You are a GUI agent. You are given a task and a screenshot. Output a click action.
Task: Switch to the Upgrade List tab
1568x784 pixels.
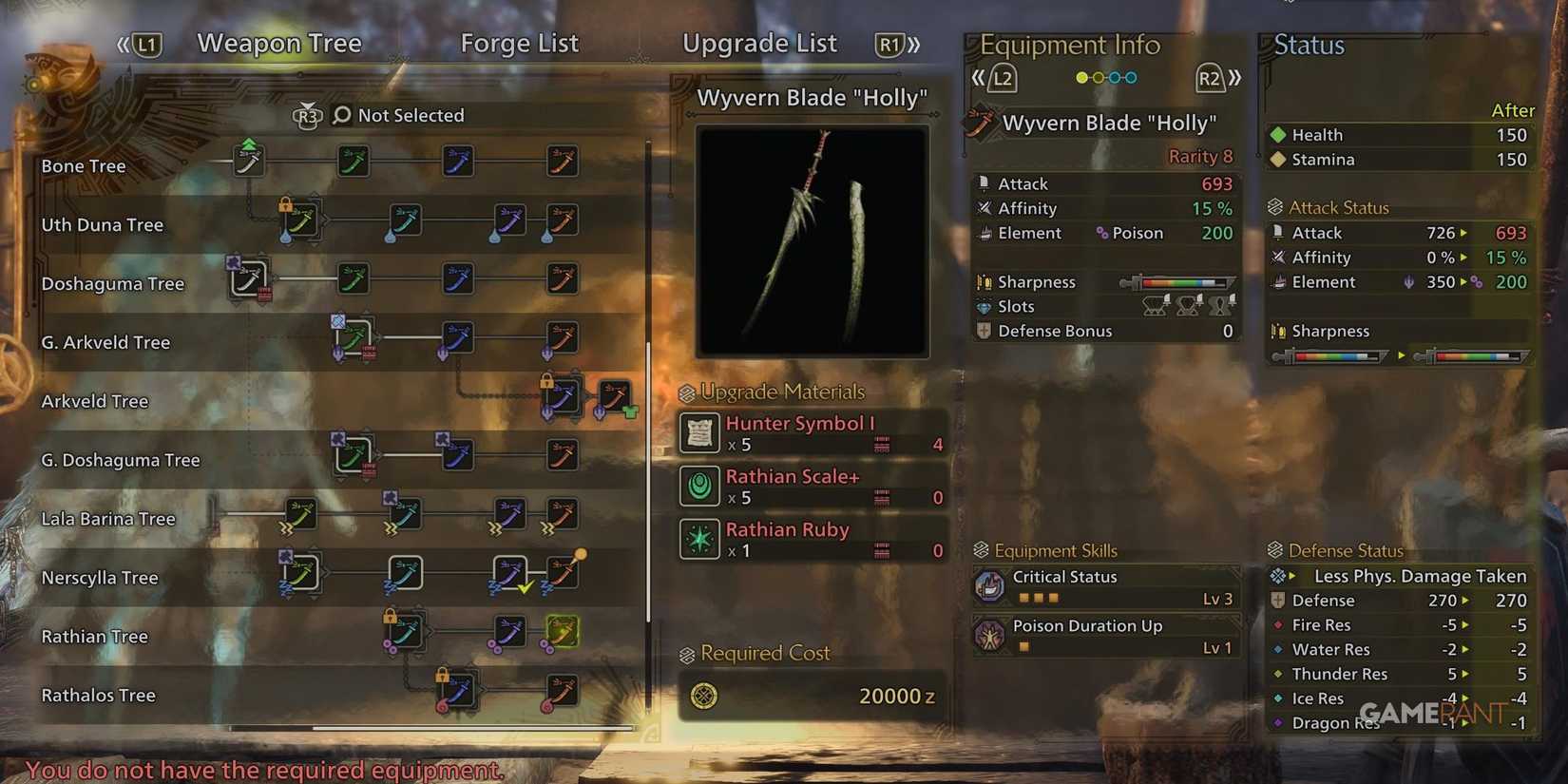click(759, 43)
